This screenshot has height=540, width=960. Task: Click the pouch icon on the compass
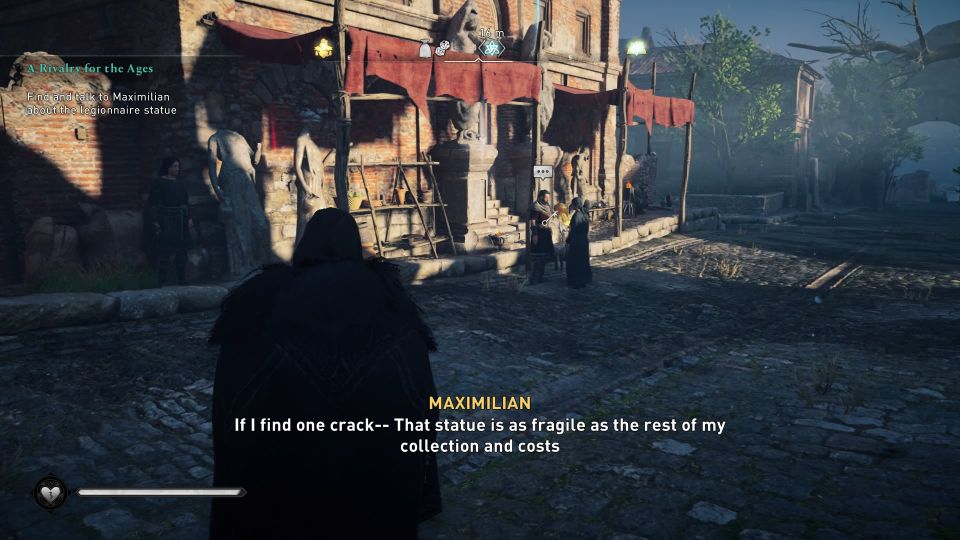pyautogui.click(x=425, y=48)
